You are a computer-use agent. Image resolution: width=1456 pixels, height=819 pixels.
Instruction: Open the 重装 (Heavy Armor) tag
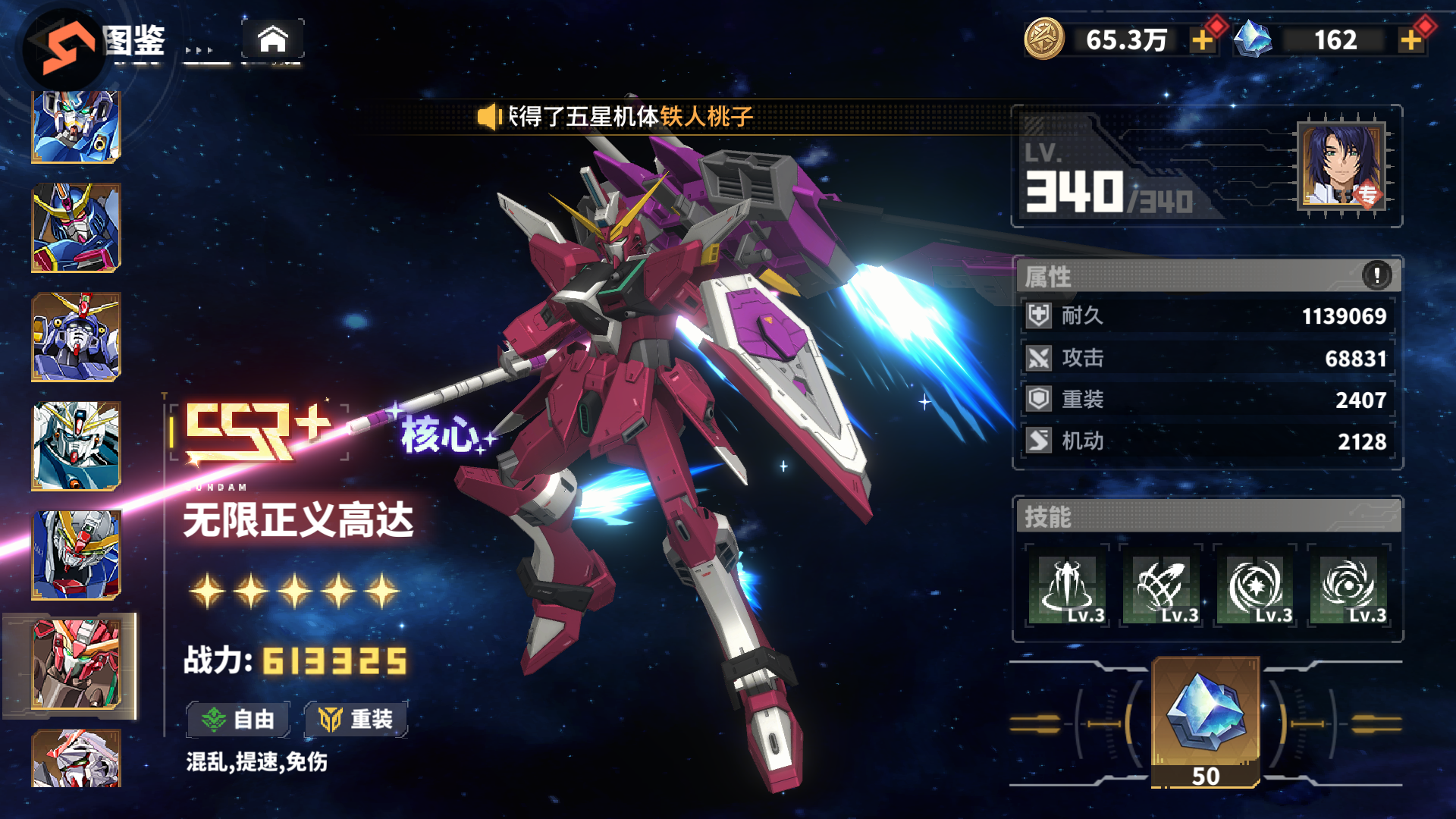click(x=356, y=719)
